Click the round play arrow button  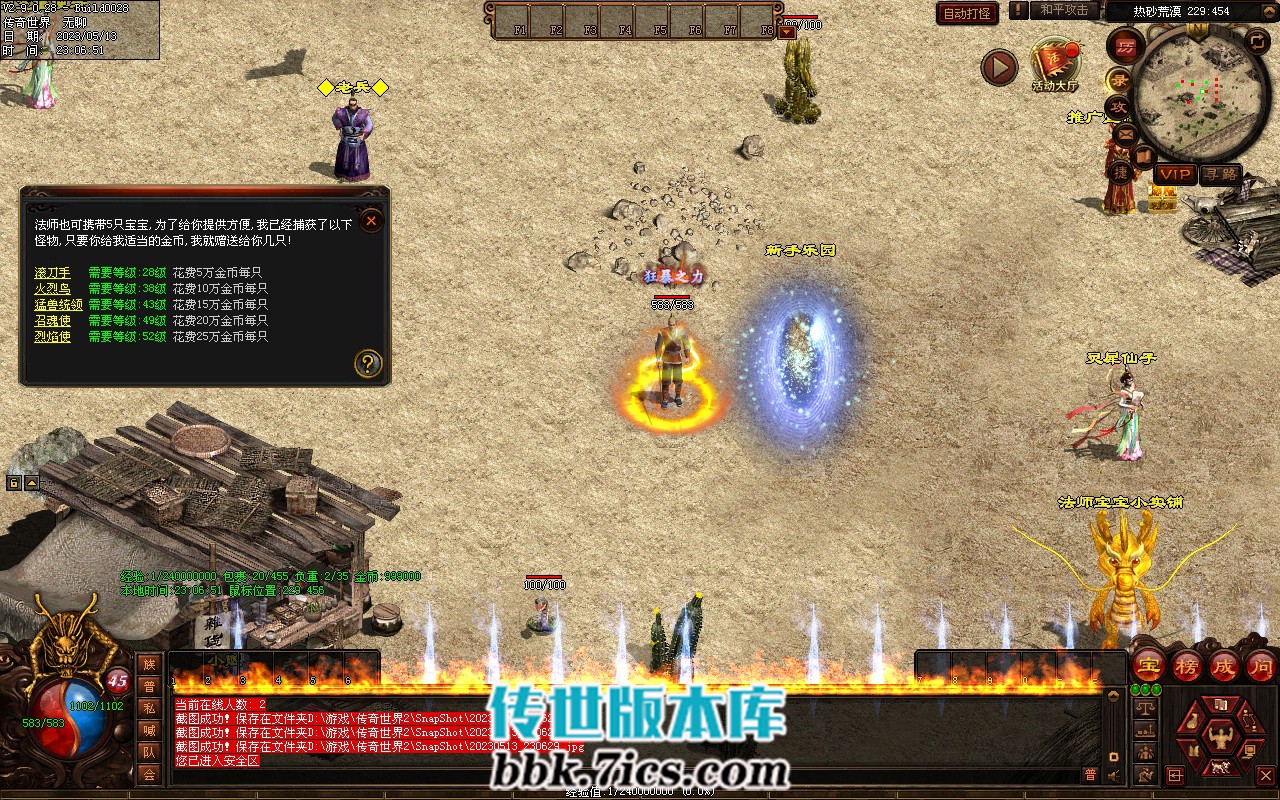(998, 67)
